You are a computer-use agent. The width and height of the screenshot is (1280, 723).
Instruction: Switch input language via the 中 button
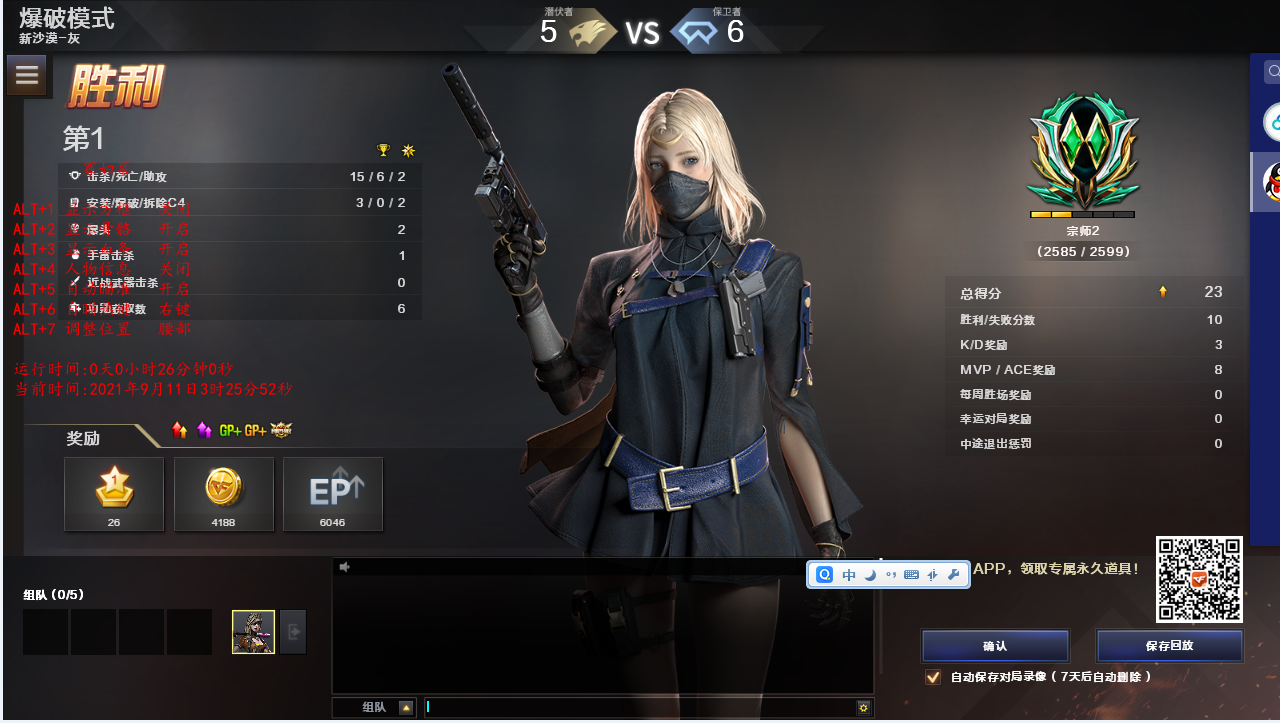[849, 575]
